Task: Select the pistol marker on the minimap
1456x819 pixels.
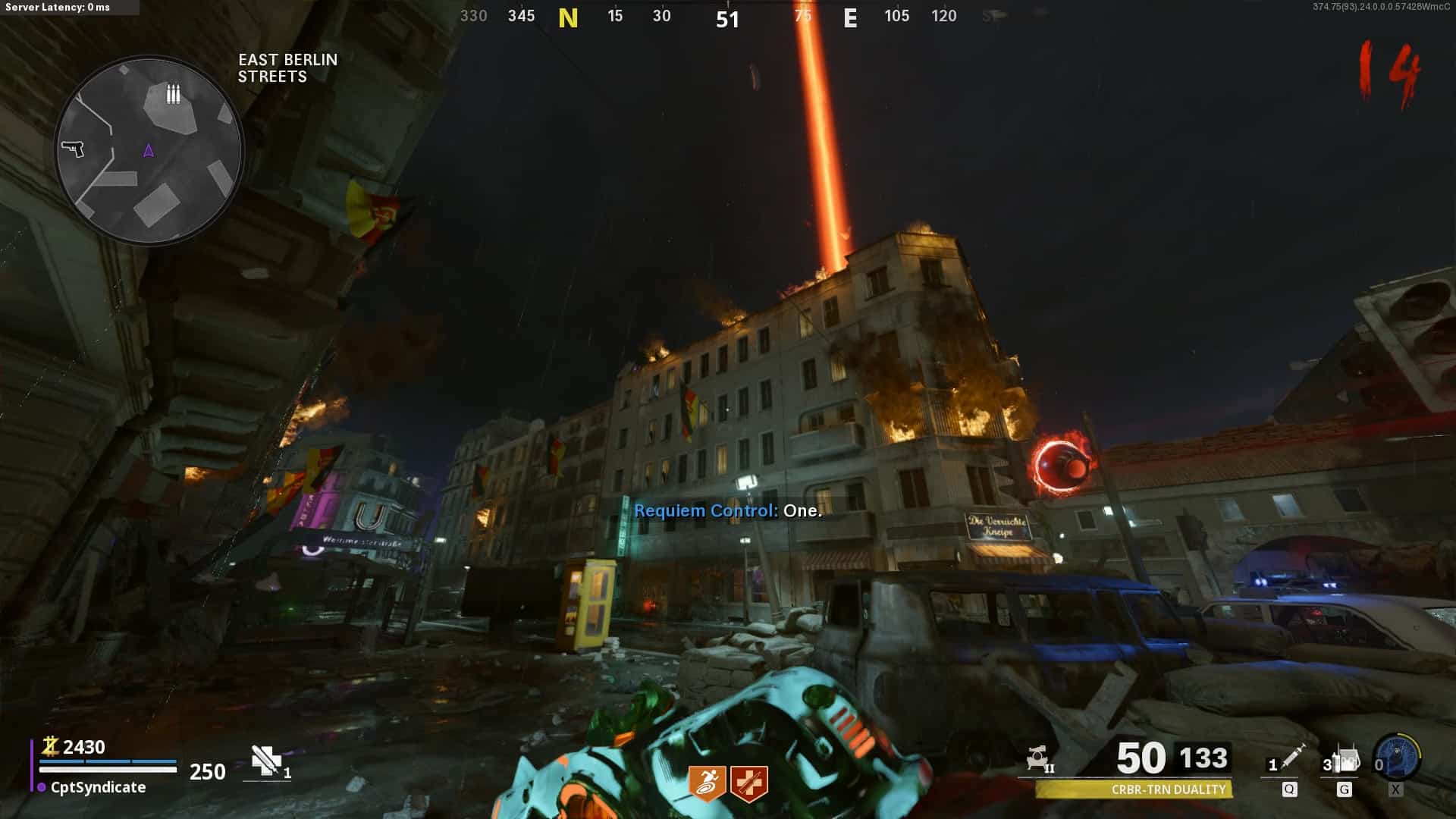Action: [x=73, y=148]
